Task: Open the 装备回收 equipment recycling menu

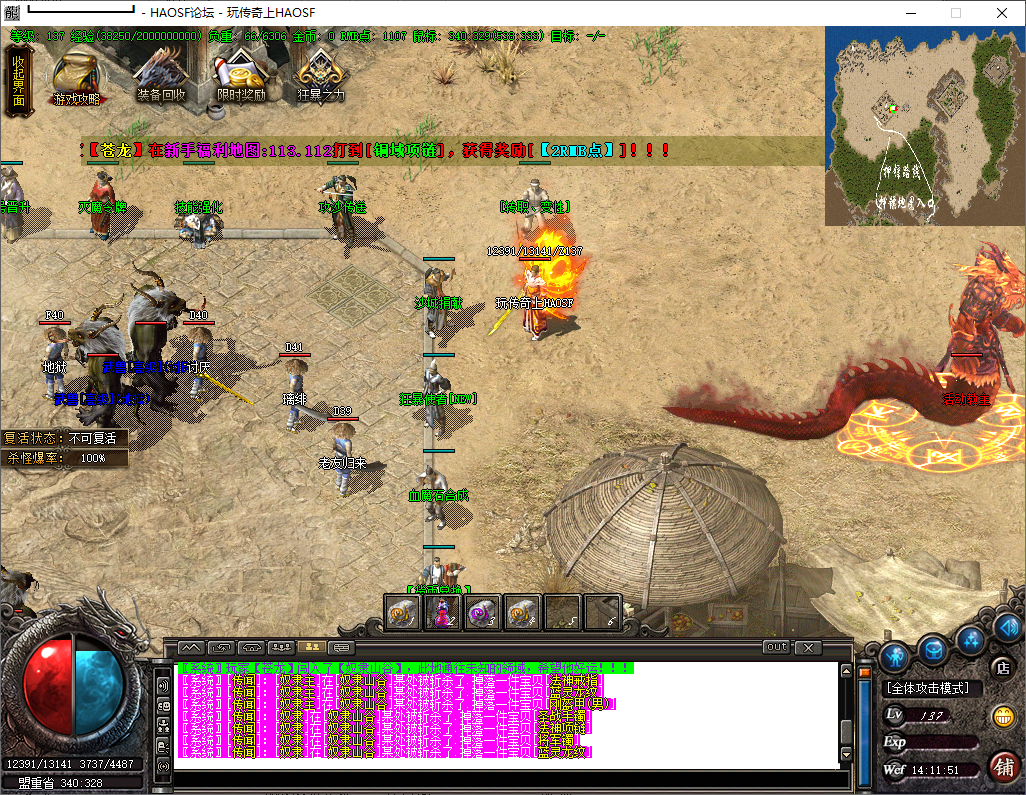Action: click(161, 75)
